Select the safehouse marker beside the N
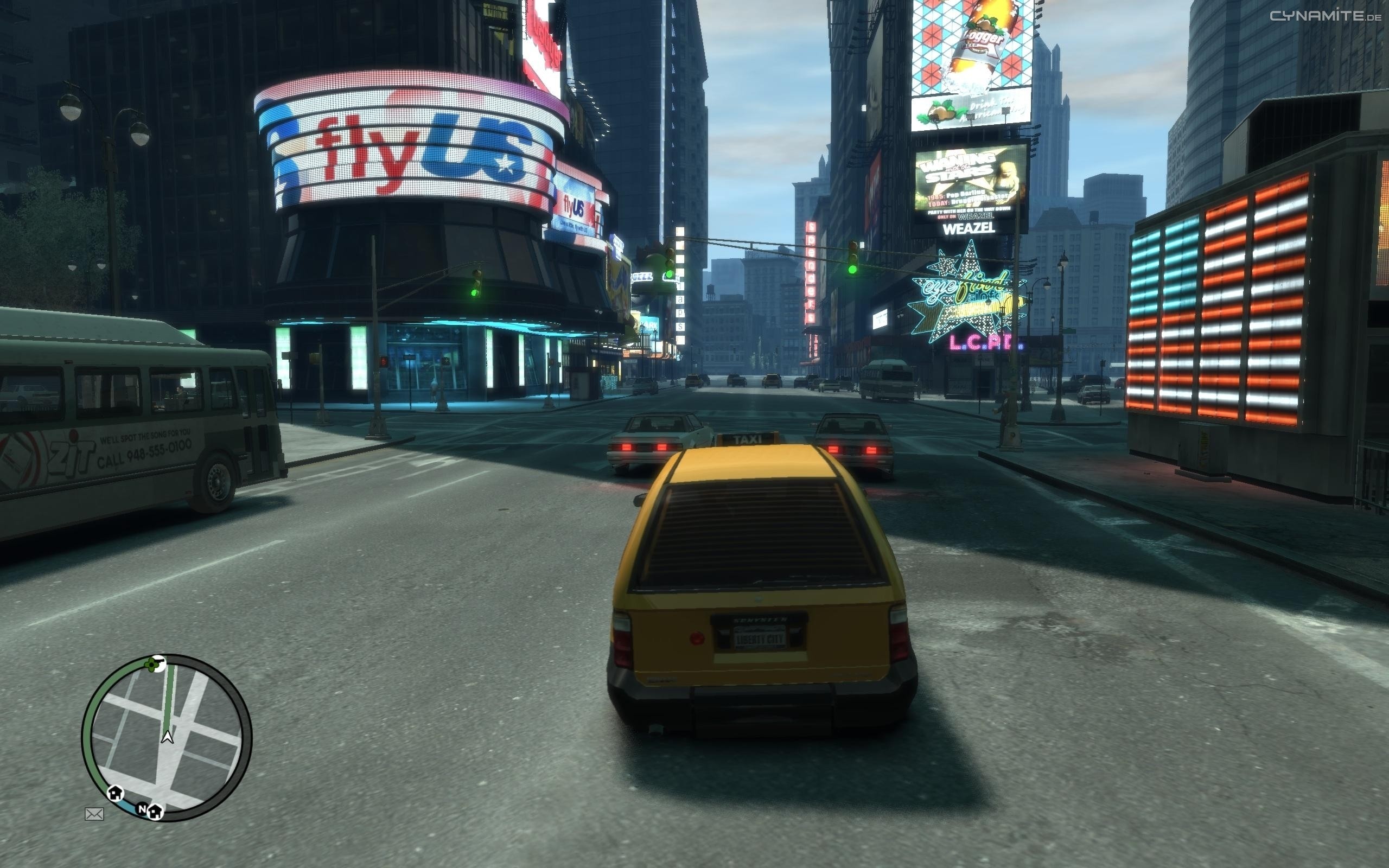This screenshot has width=1389, height=868. coord(156,811)
